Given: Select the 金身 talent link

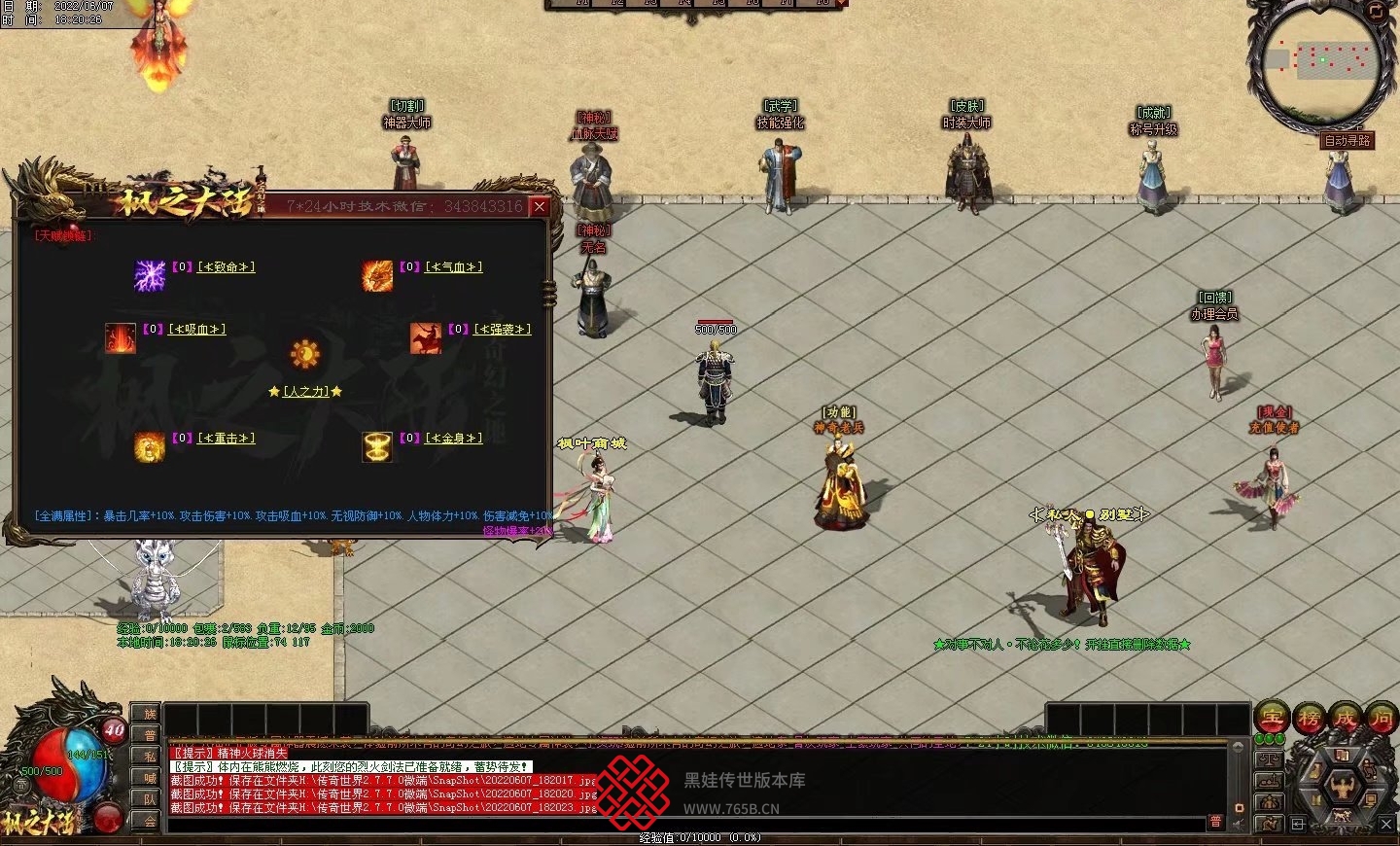Looking at the screenshot, I should point(454,439).
